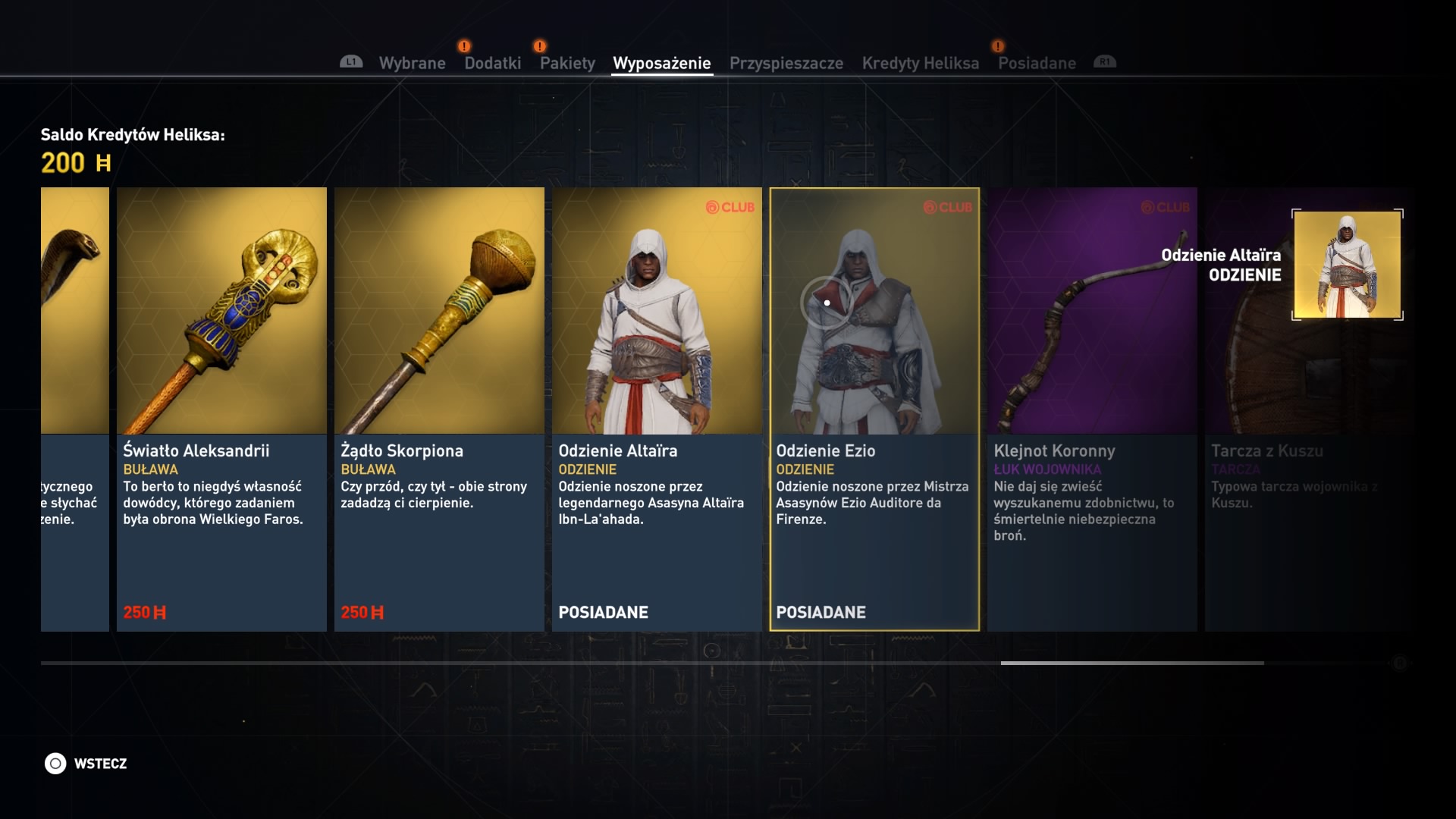
Task: Open the Kredyty Heliksa tab
Action: click(920, 63)
